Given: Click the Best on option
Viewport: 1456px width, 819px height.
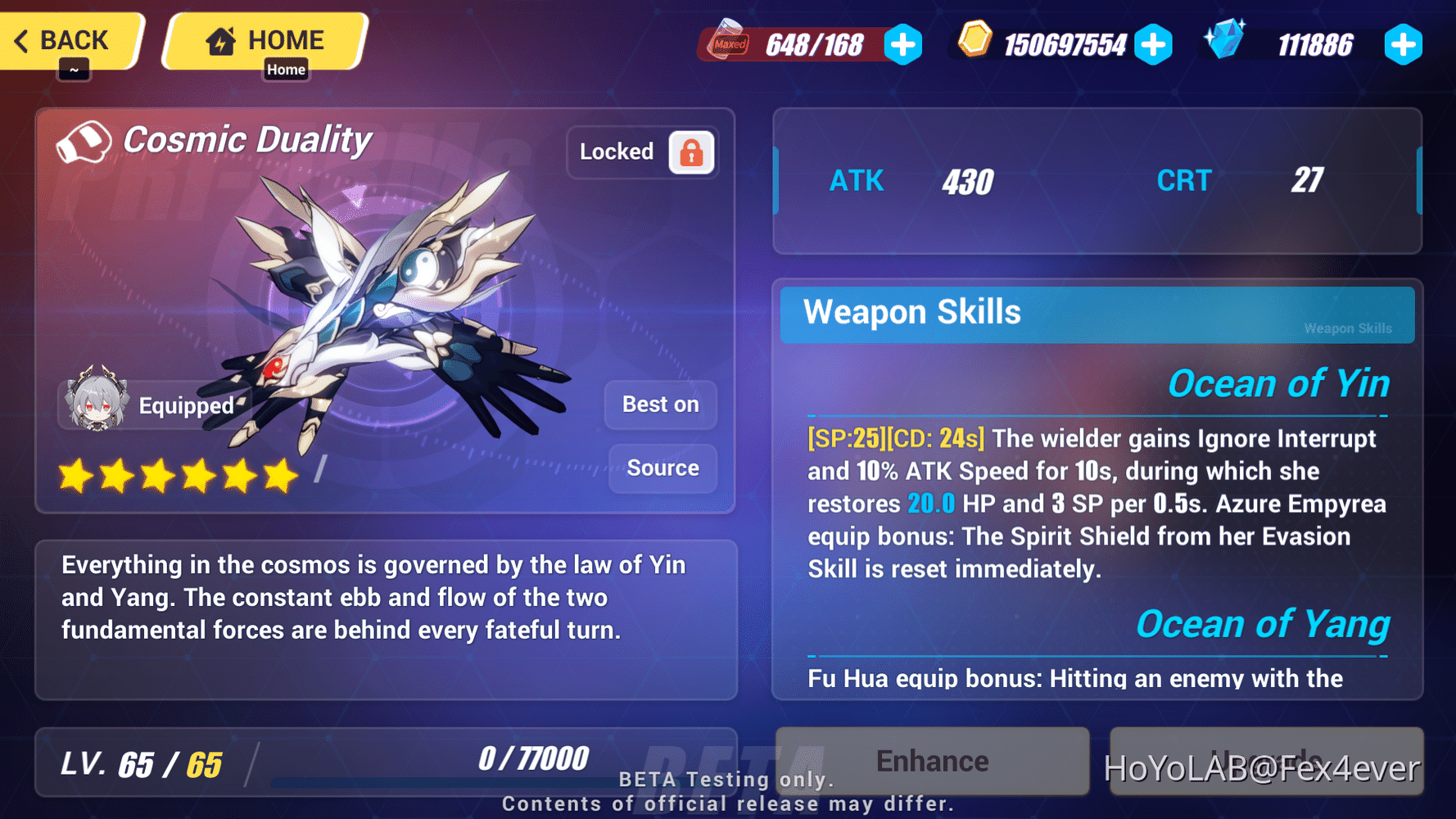Looking at the screenshot, I should click(661, 404).
